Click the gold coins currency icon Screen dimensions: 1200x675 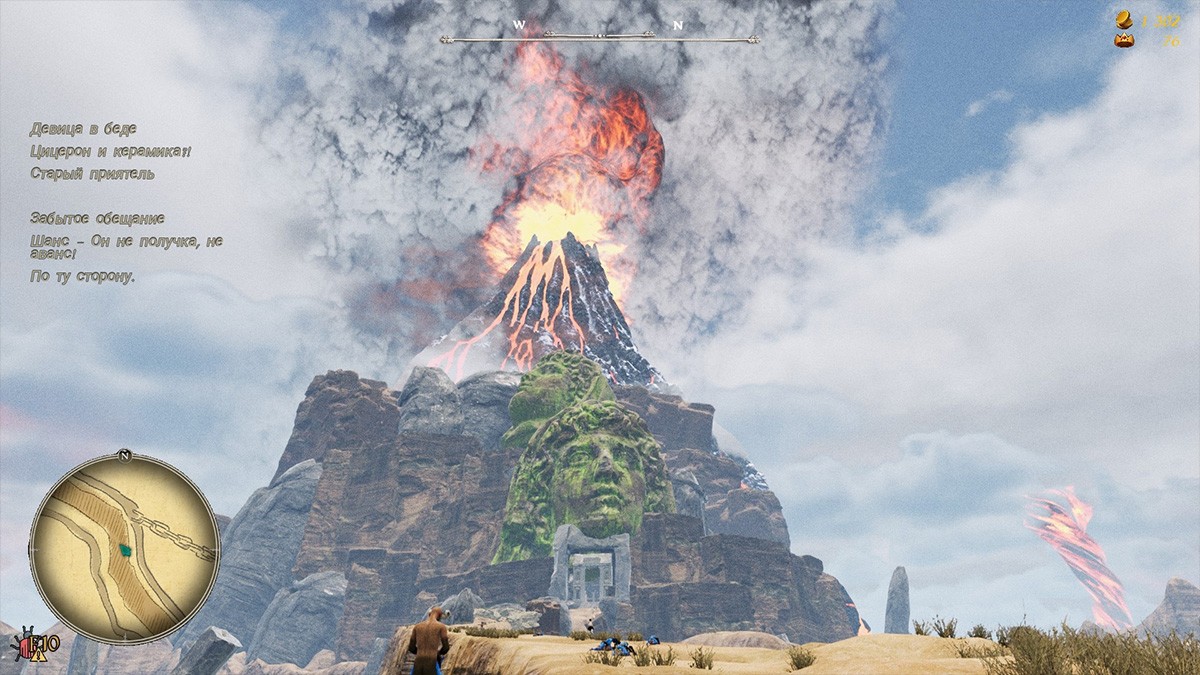1125,20
